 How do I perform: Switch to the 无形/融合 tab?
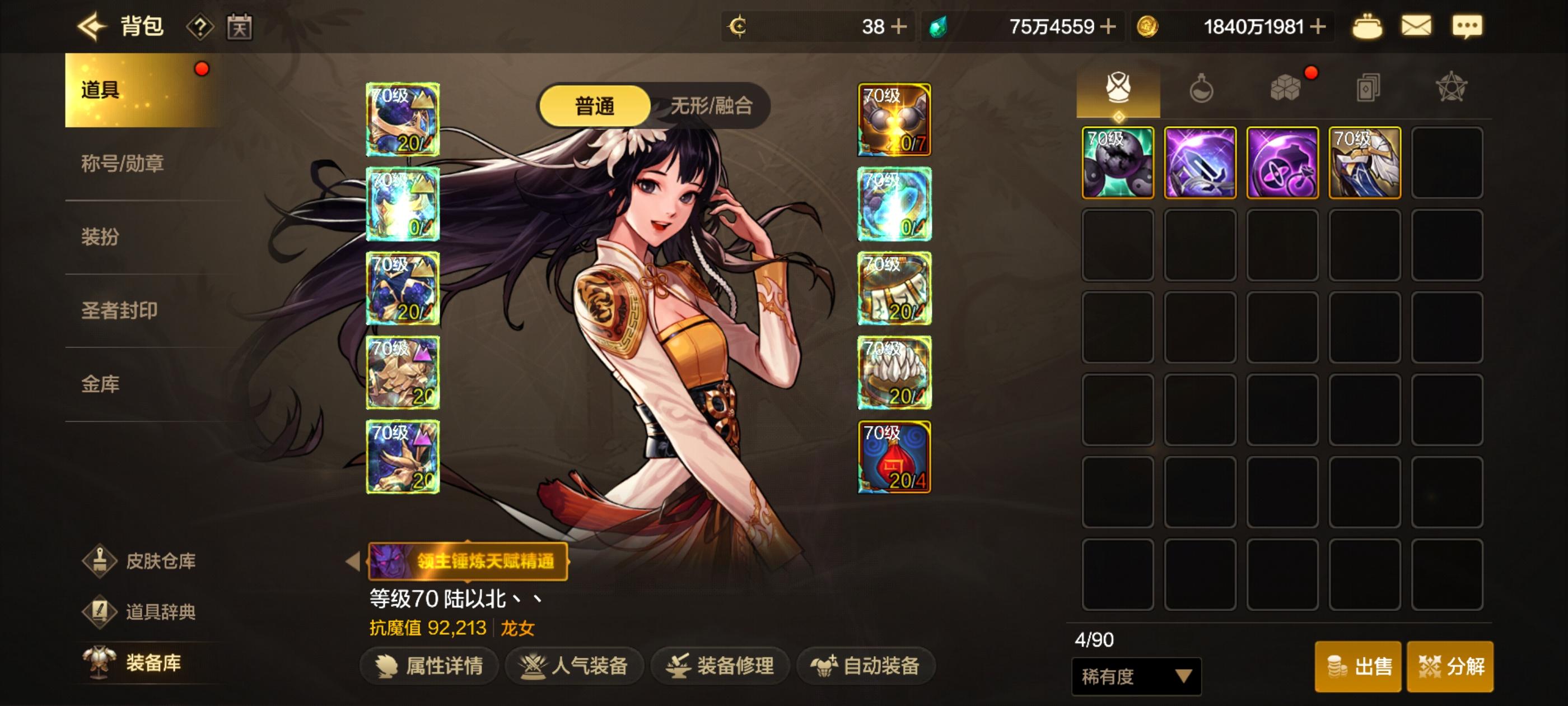tap(712, 105)
